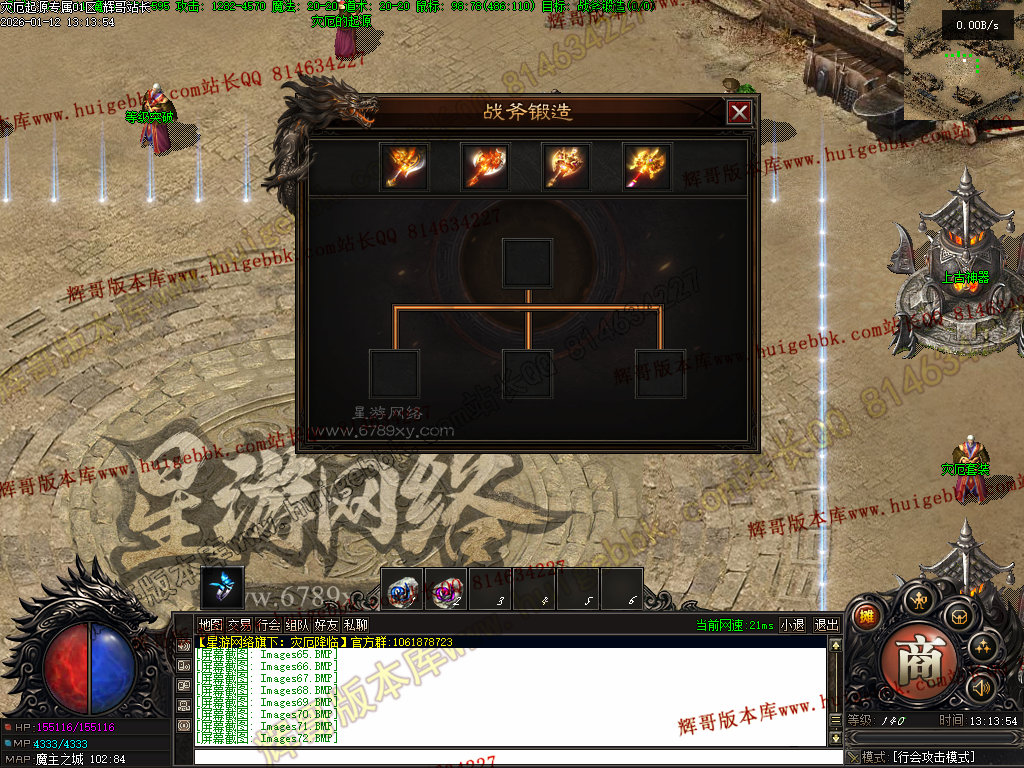Screen dimensions: 1024x768
Task: Toggle sound with the speaker icon
Action: tap(980, 687)
